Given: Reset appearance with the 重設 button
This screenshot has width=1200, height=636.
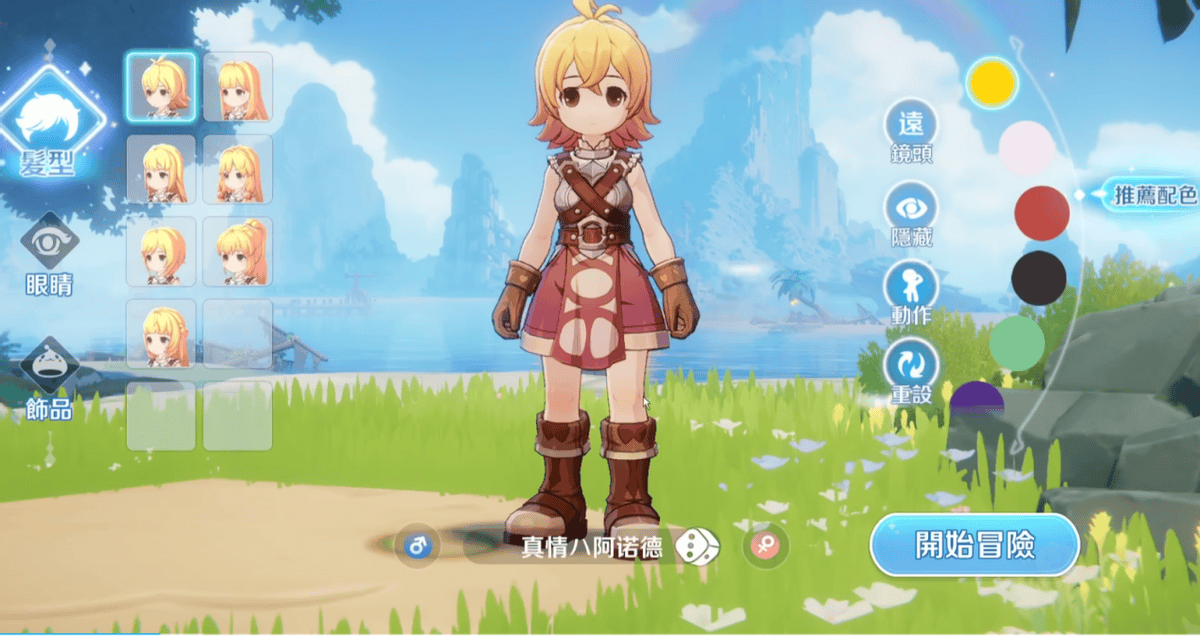Looking at the screenshot, I should tap(911, 370).
